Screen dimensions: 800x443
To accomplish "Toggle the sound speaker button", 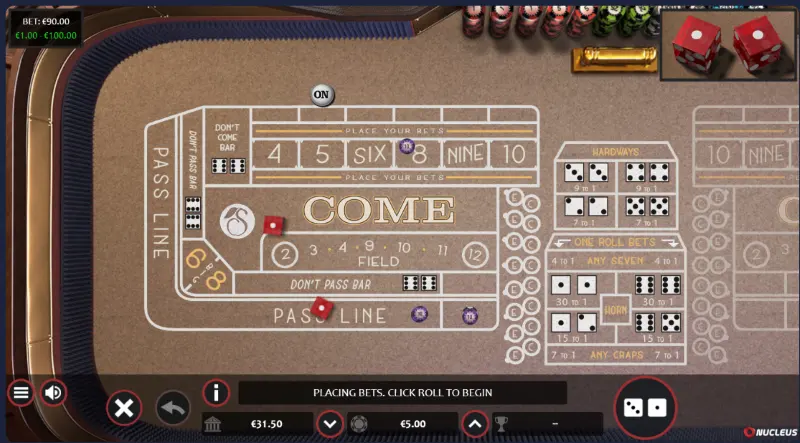I will pyautogui.click(x=54, y=392).
